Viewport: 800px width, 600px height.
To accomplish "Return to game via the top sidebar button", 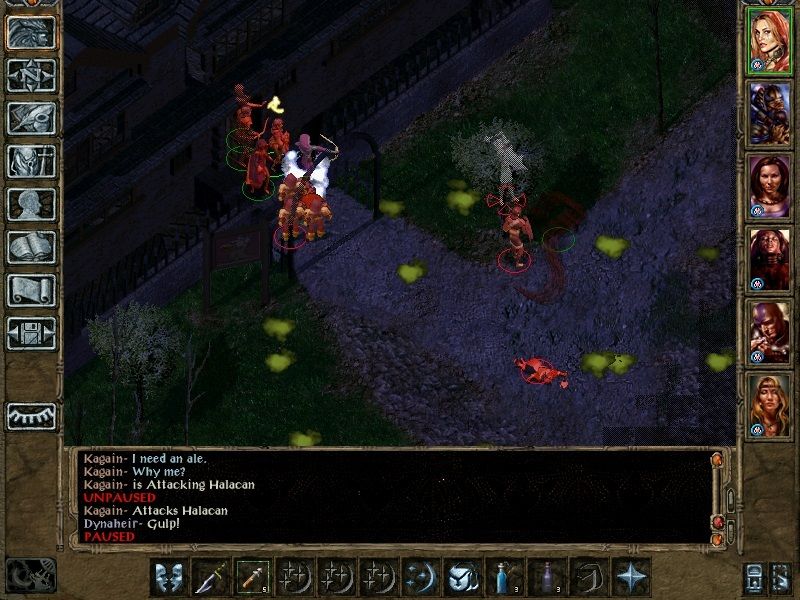I will (31, 32).
